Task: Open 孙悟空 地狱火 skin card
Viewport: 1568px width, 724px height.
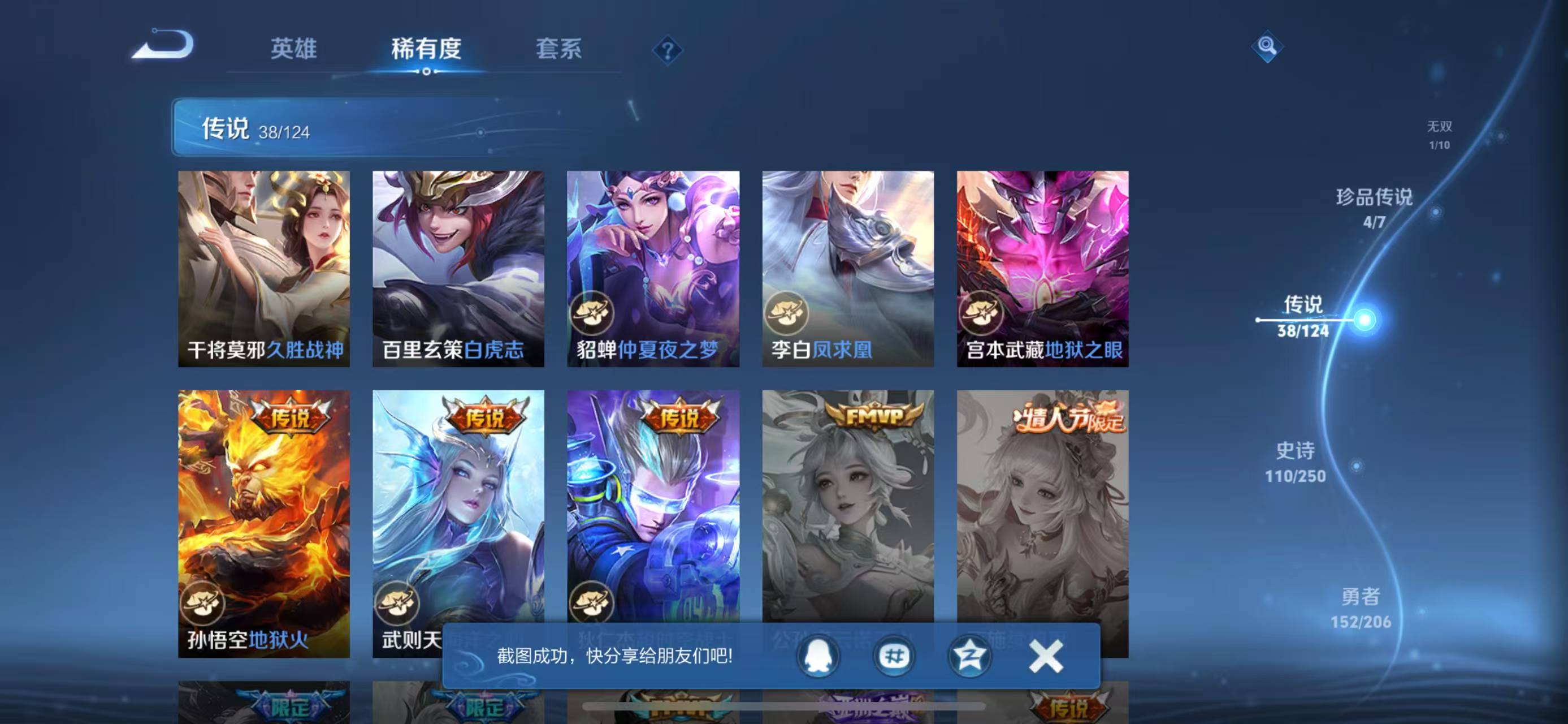Action: click(x=263, y=524)
